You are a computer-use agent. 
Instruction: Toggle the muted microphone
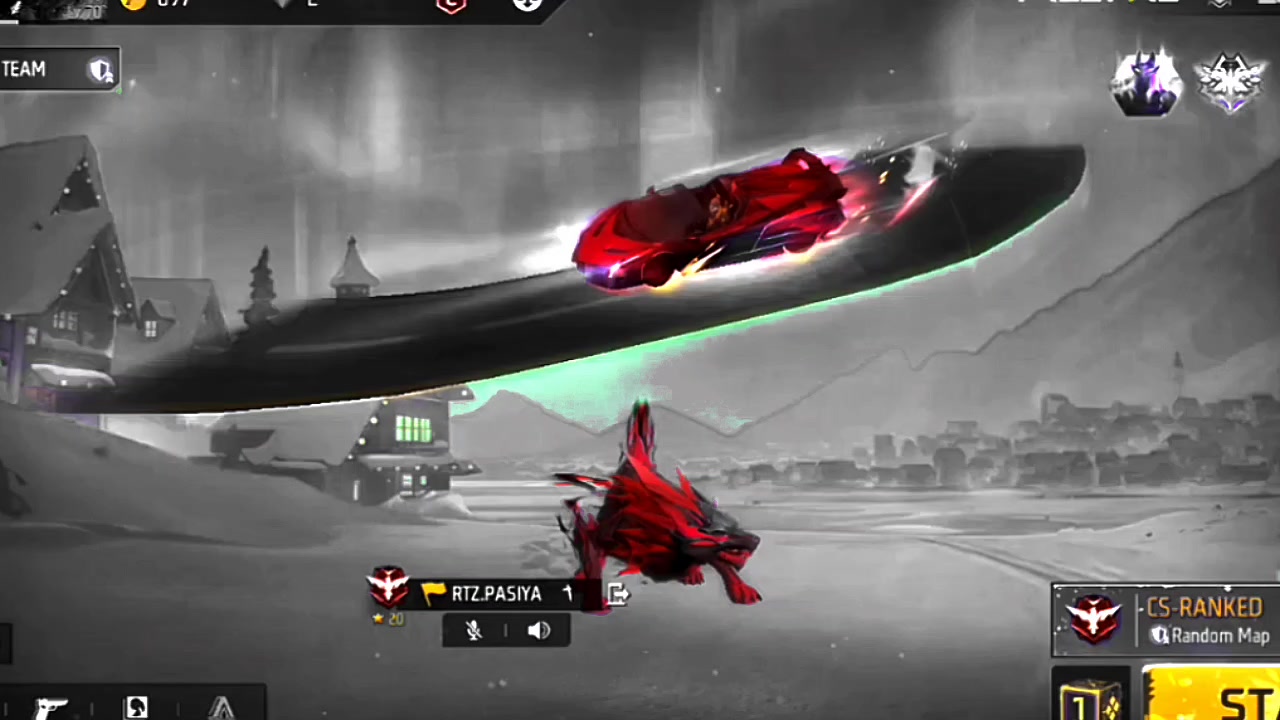[x=474, y=630]
